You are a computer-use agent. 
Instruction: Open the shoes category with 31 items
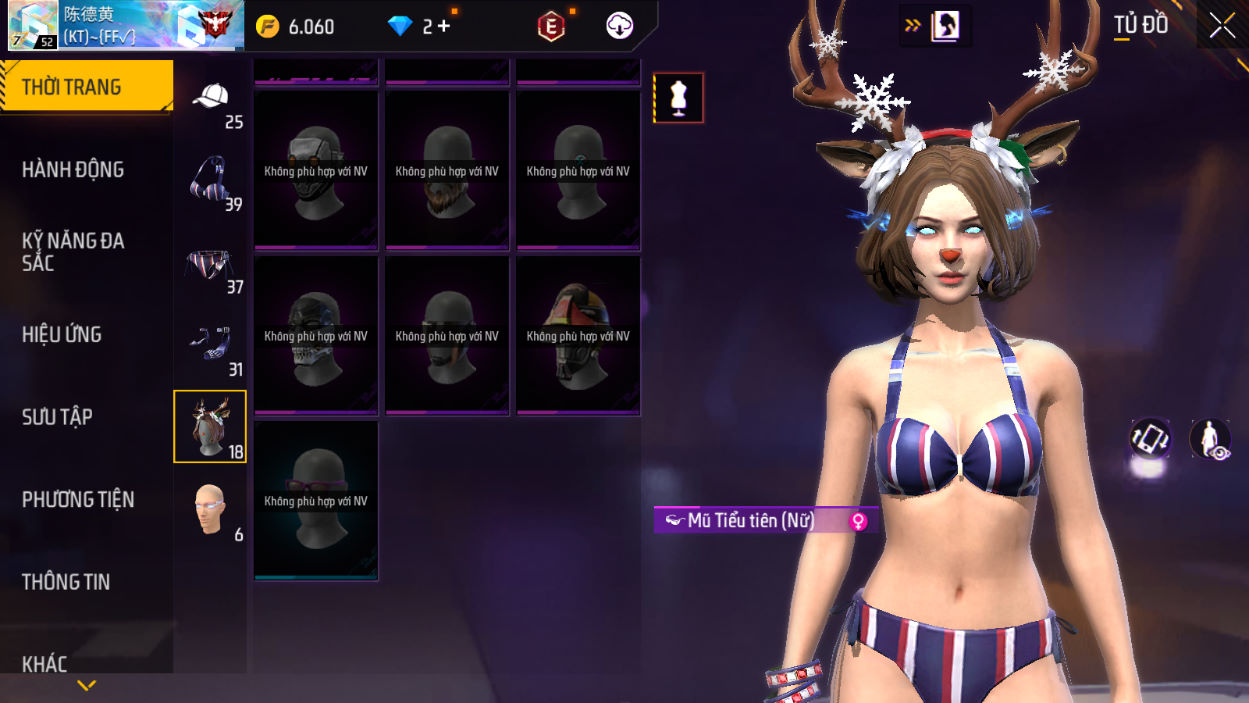click(x=210, y=346)
